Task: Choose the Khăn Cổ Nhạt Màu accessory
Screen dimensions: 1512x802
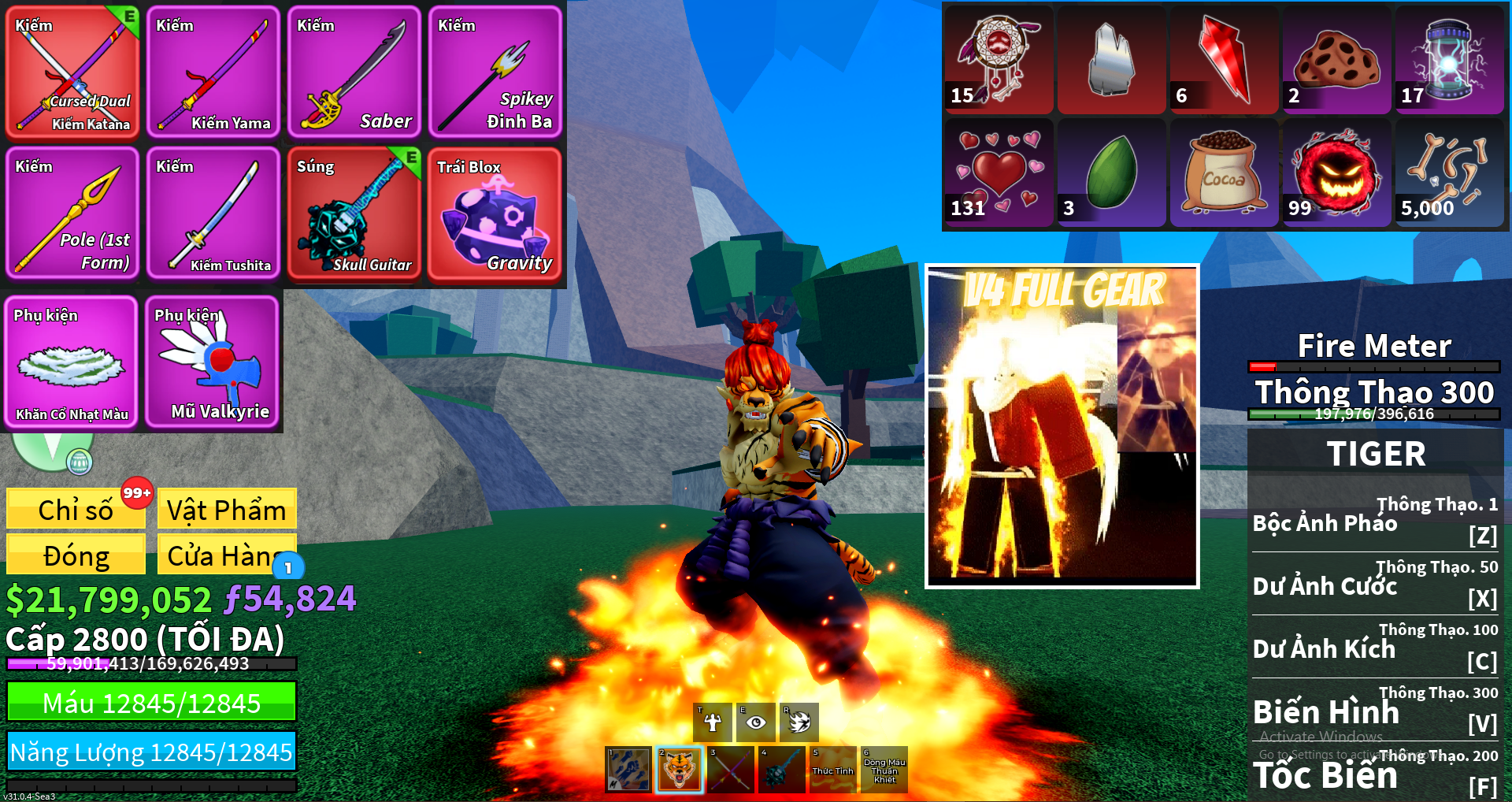Action: [x=71, y=362]
